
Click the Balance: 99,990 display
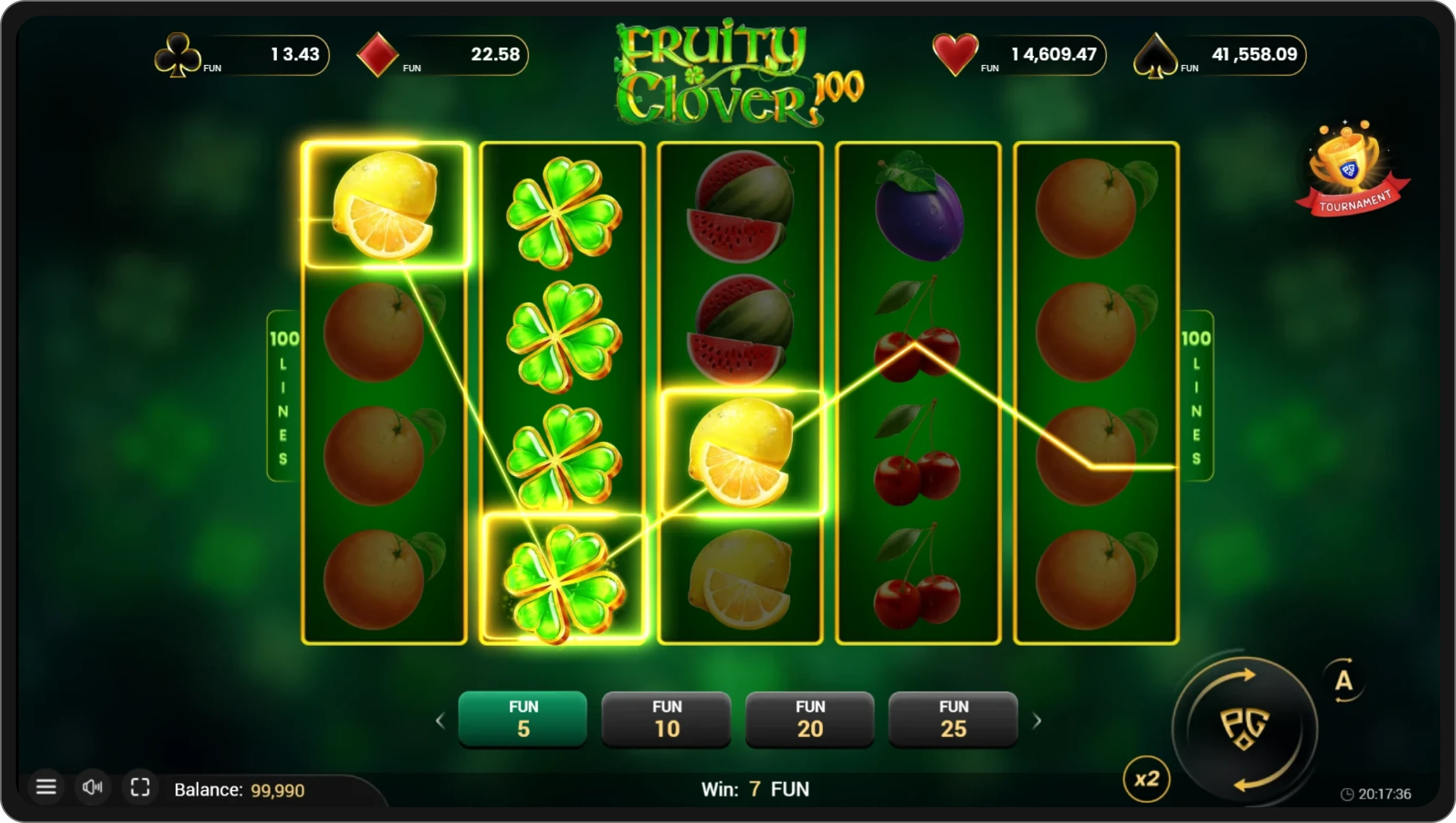(240, 790)
